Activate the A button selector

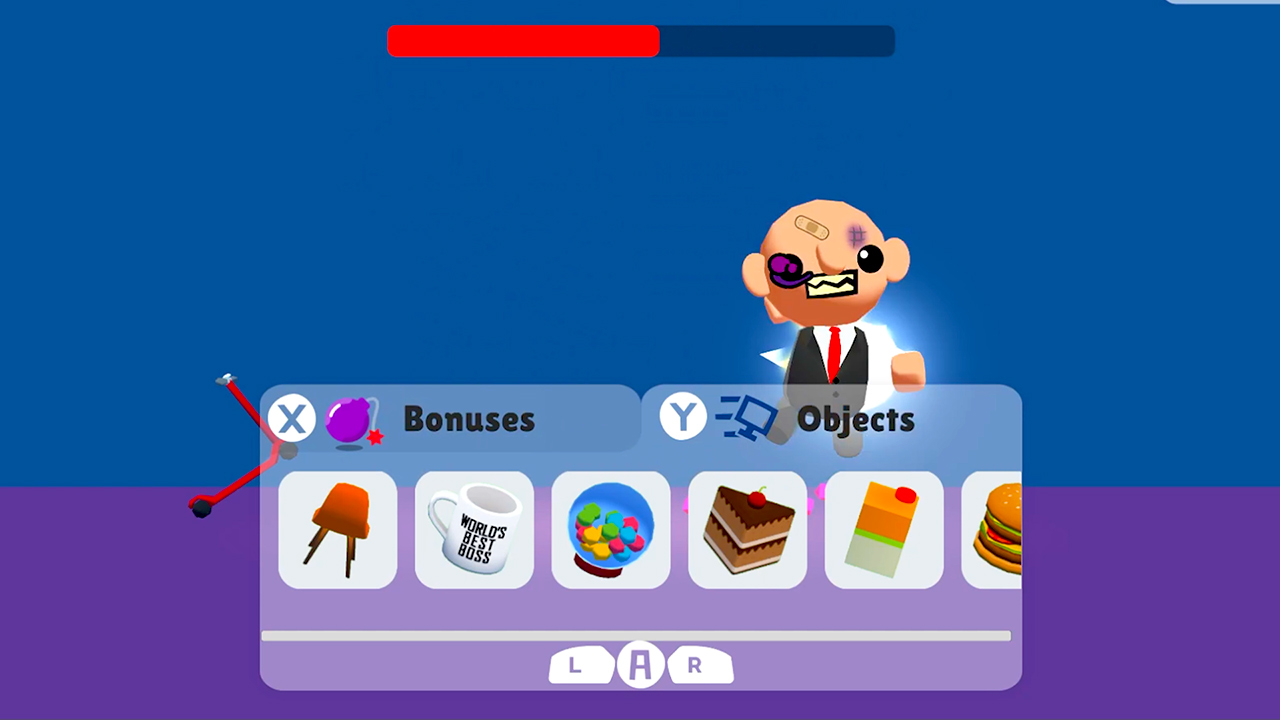[x=640, y=665]
